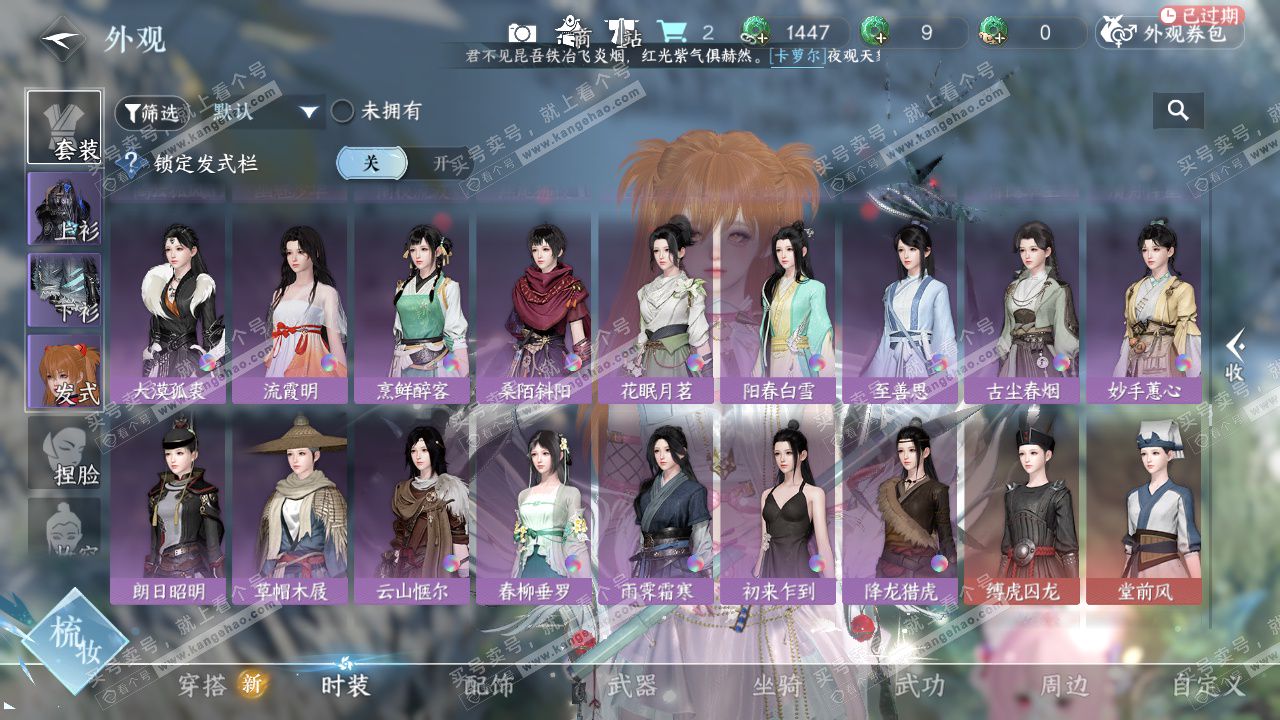Select the 堂前风 outfit
The height and width of the screenshot is (720, 1280).
[x=1144, y=505]
